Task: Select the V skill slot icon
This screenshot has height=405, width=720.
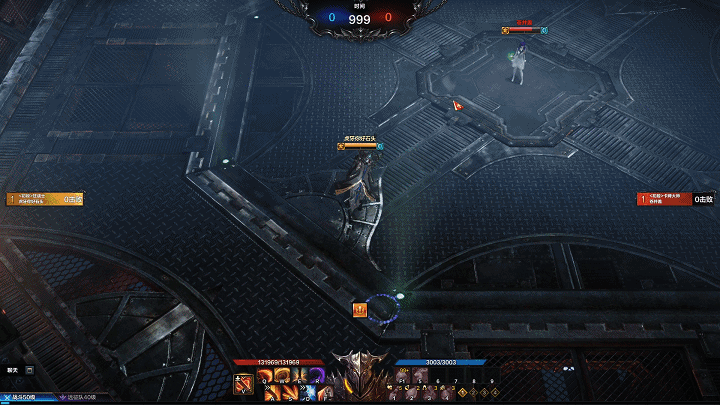Action: 244,384
